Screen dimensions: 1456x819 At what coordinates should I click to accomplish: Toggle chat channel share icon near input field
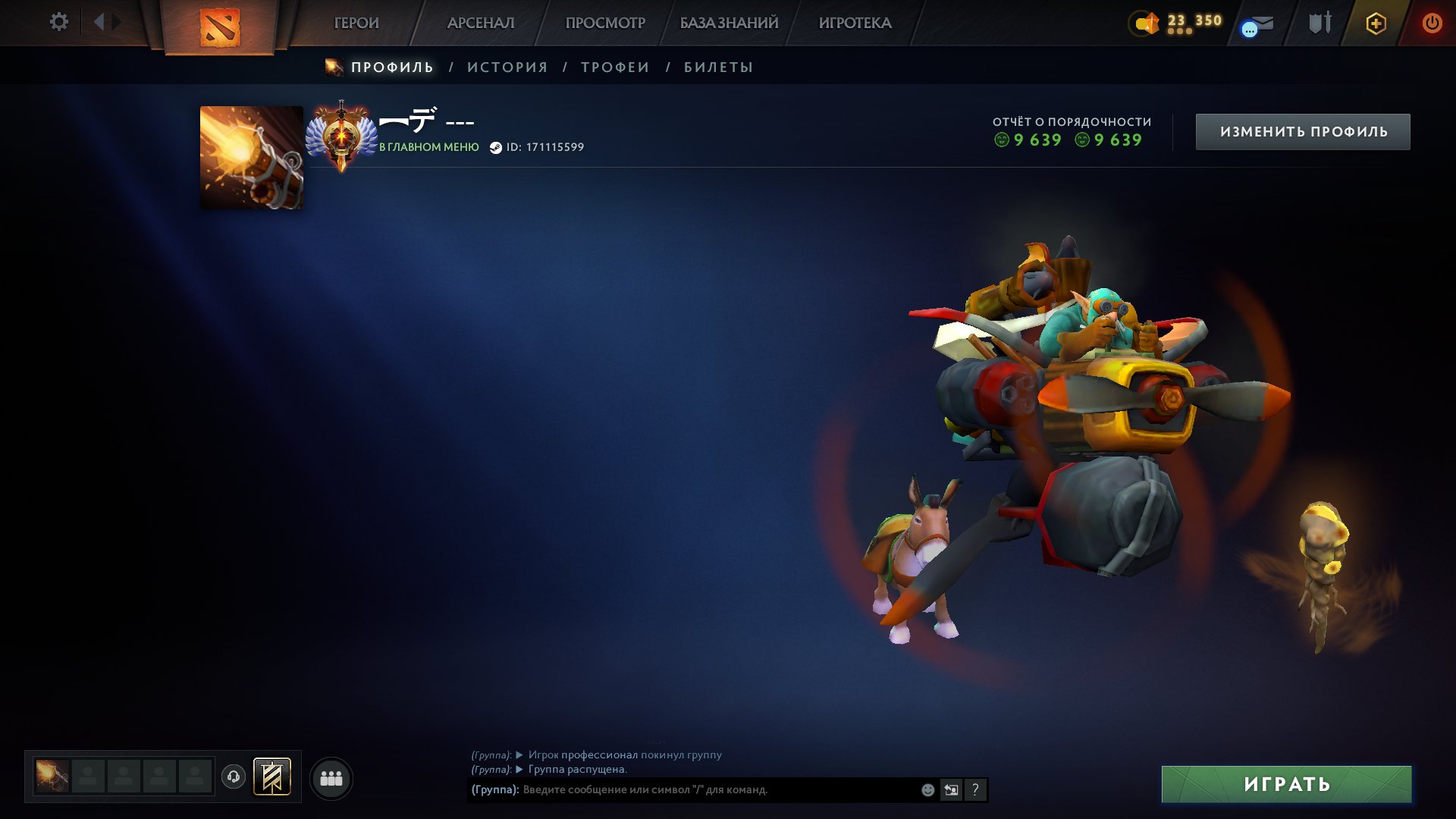[951, 789]
